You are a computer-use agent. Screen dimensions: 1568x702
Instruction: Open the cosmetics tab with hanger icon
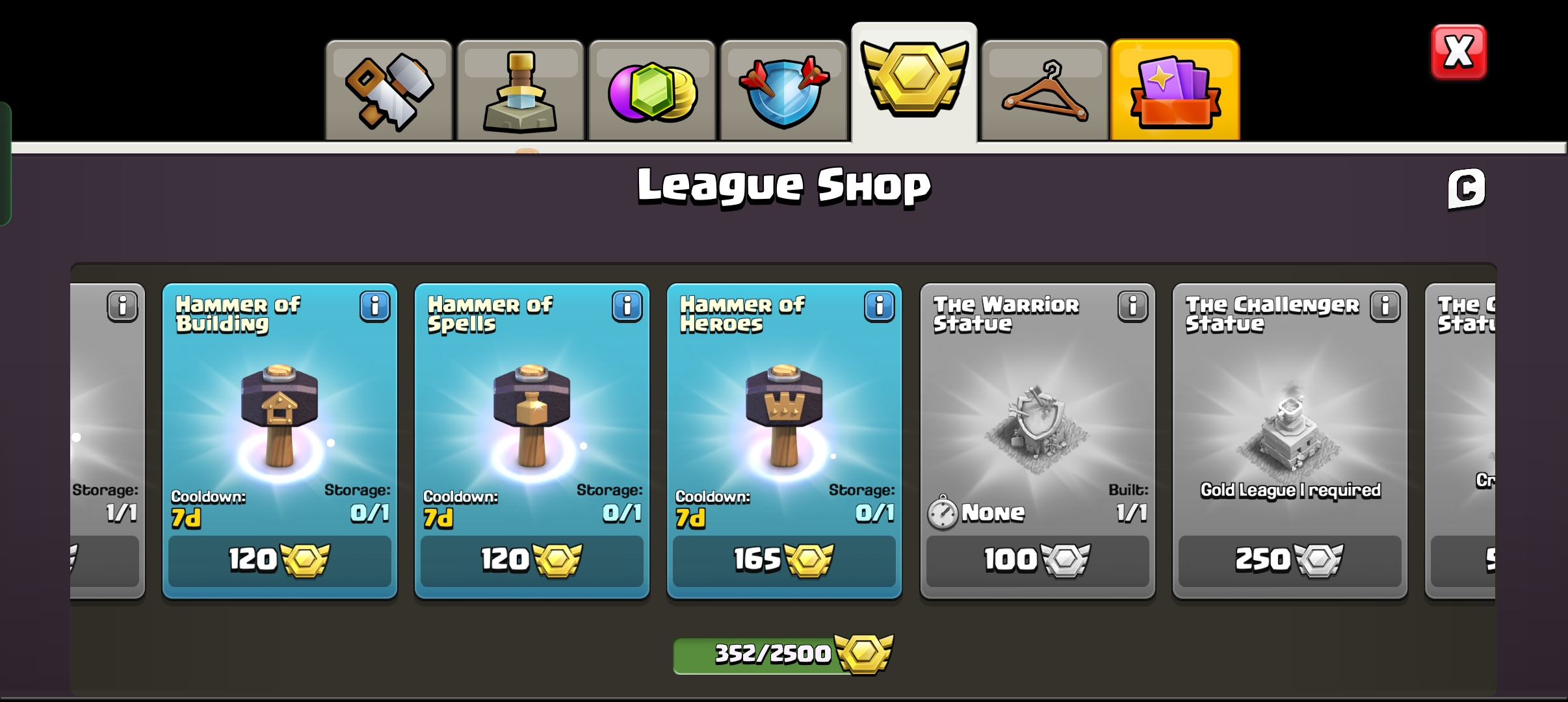click(x=1046, y=89)
